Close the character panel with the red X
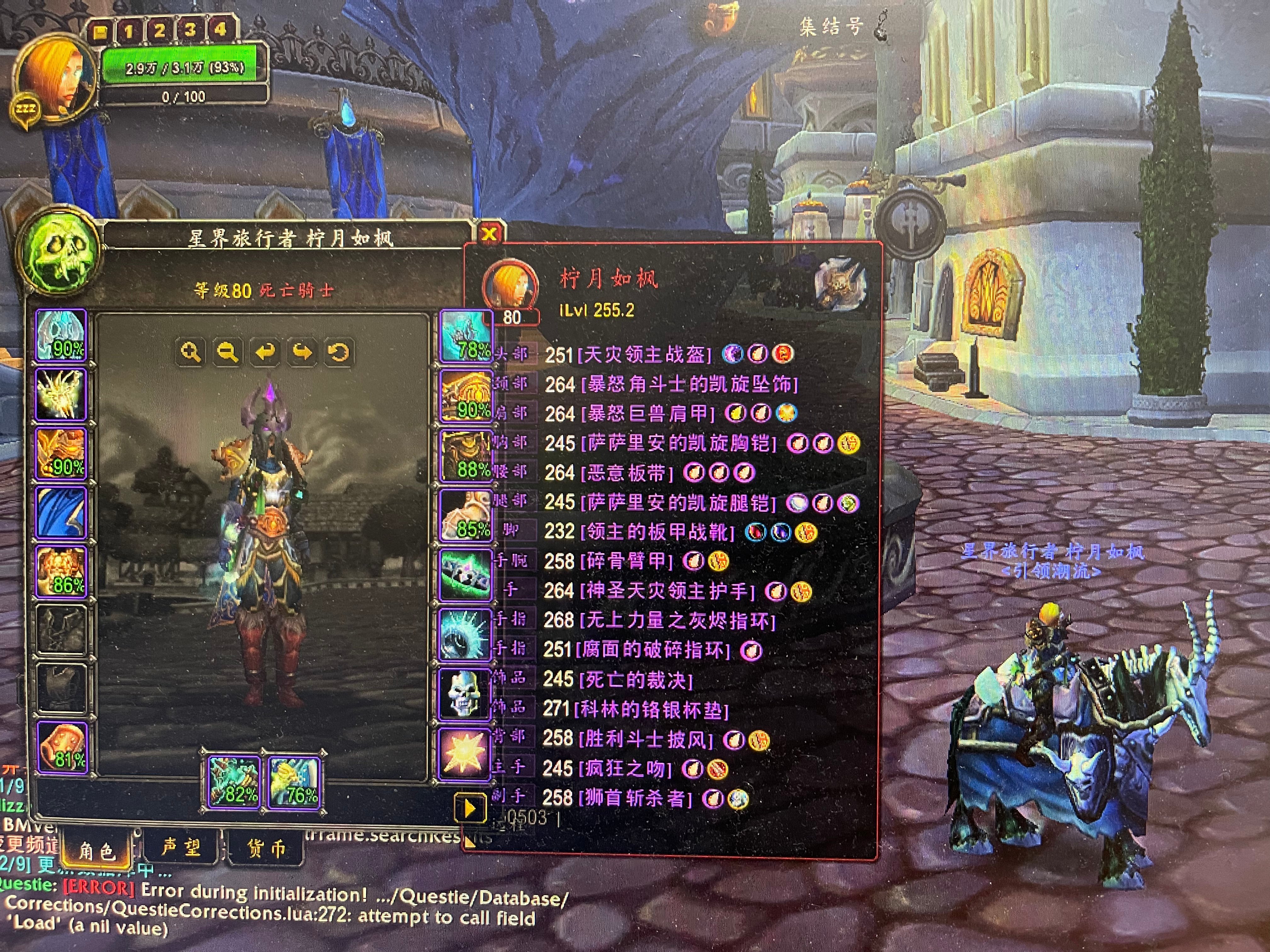 click(x=489, y=234)
